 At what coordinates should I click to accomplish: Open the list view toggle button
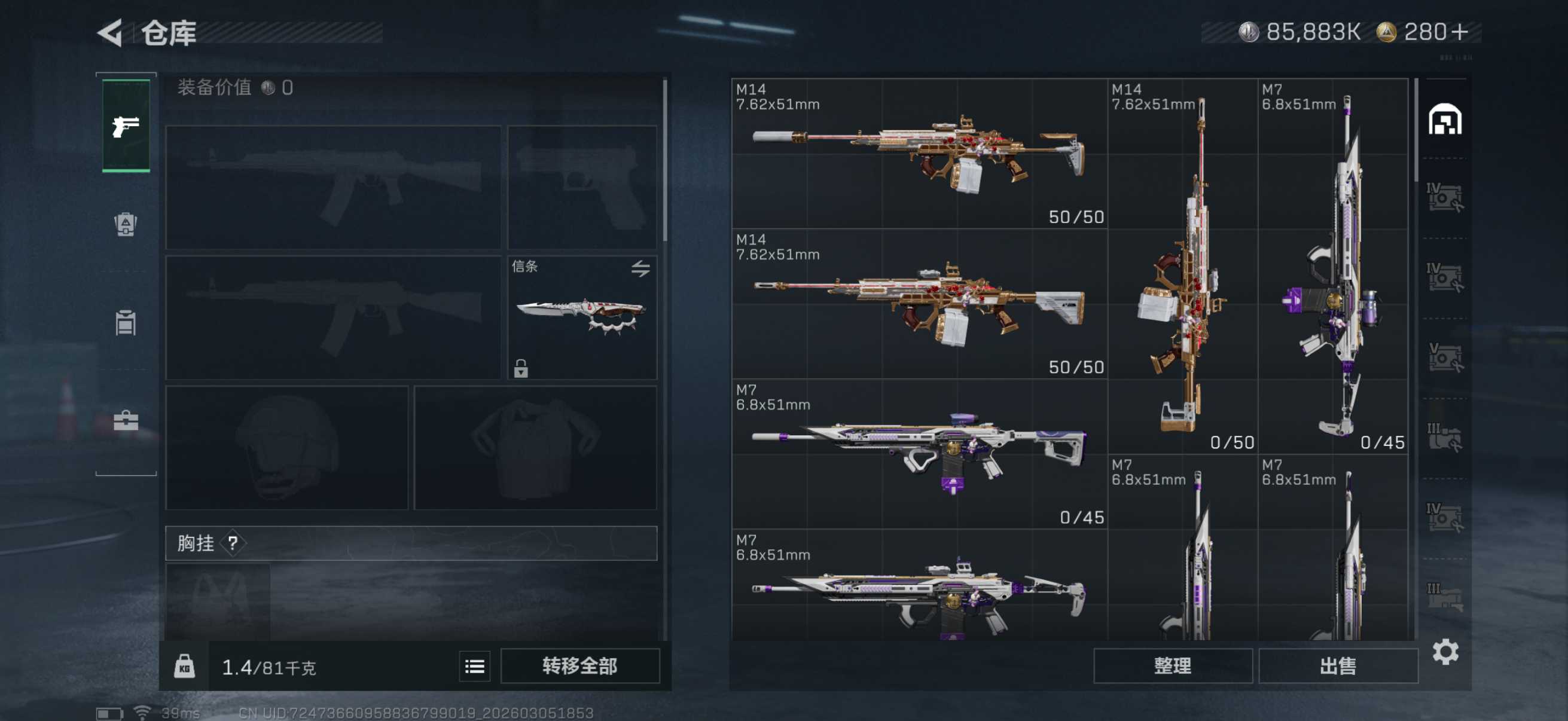[x=474, y=666]
